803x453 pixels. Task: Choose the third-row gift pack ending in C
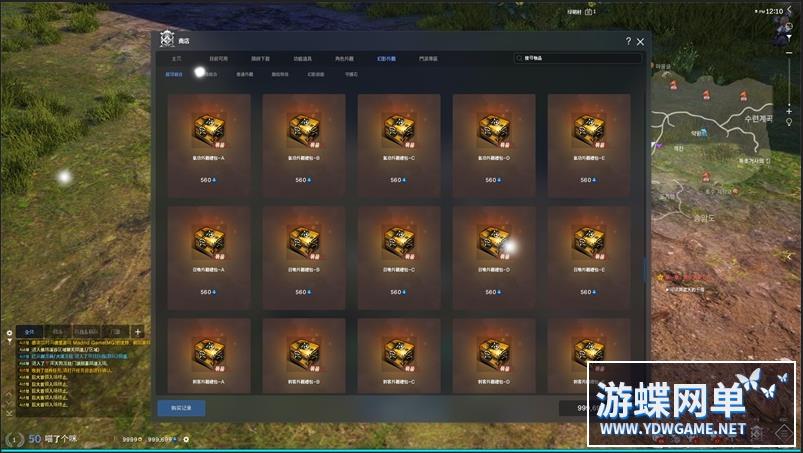pyautogui.click(x=398, y=355)
